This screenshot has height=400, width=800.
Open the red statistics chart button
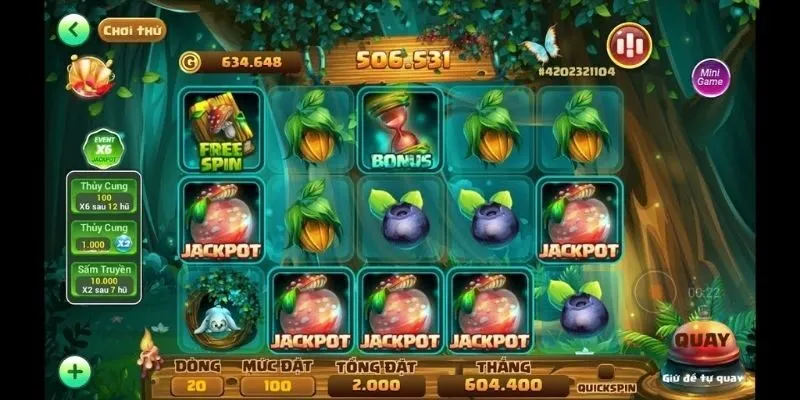click(x=630, y=44)
